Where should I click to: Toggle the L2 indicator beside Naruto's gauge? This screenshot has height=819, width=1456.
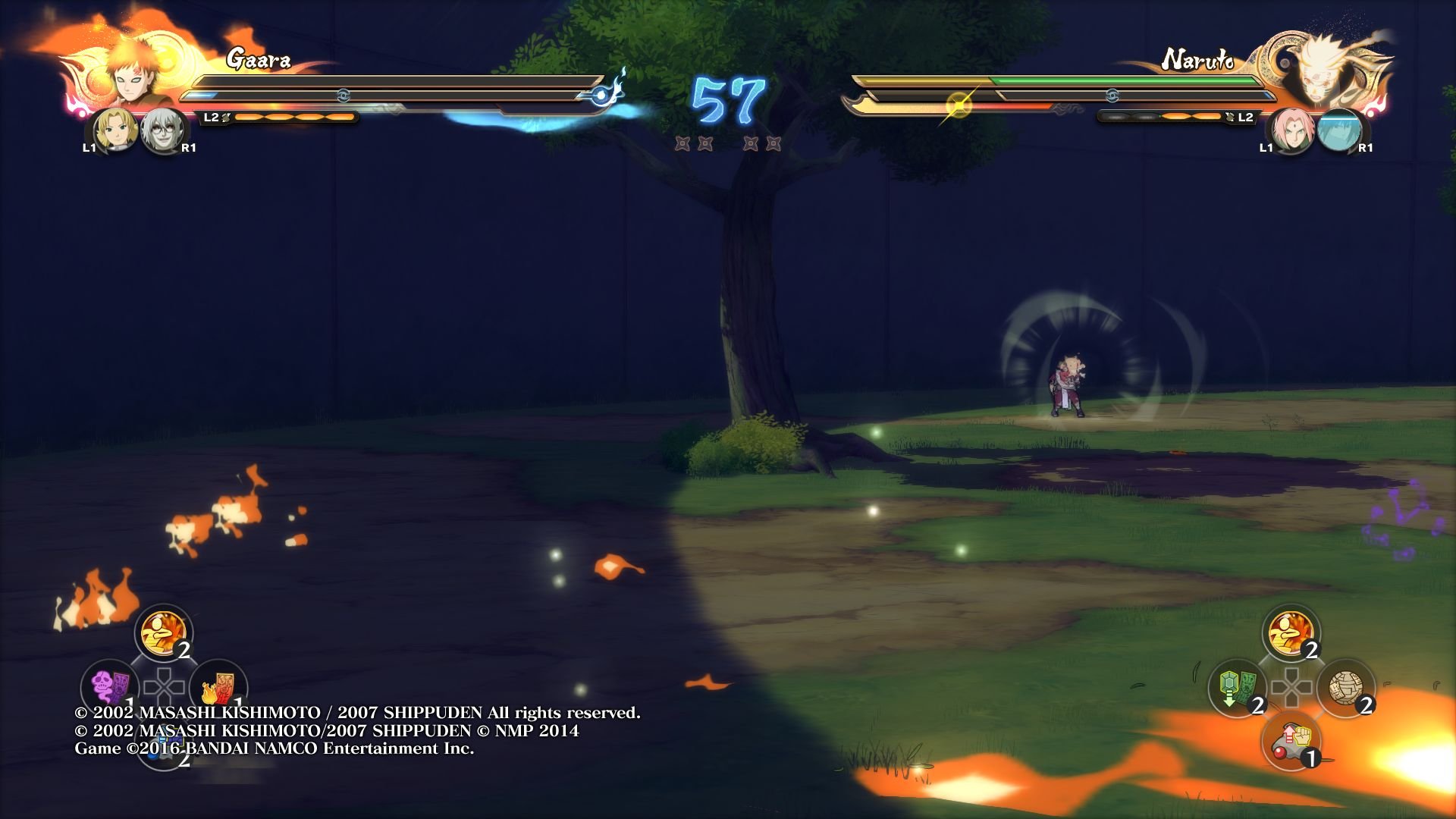click(1241, 118)
